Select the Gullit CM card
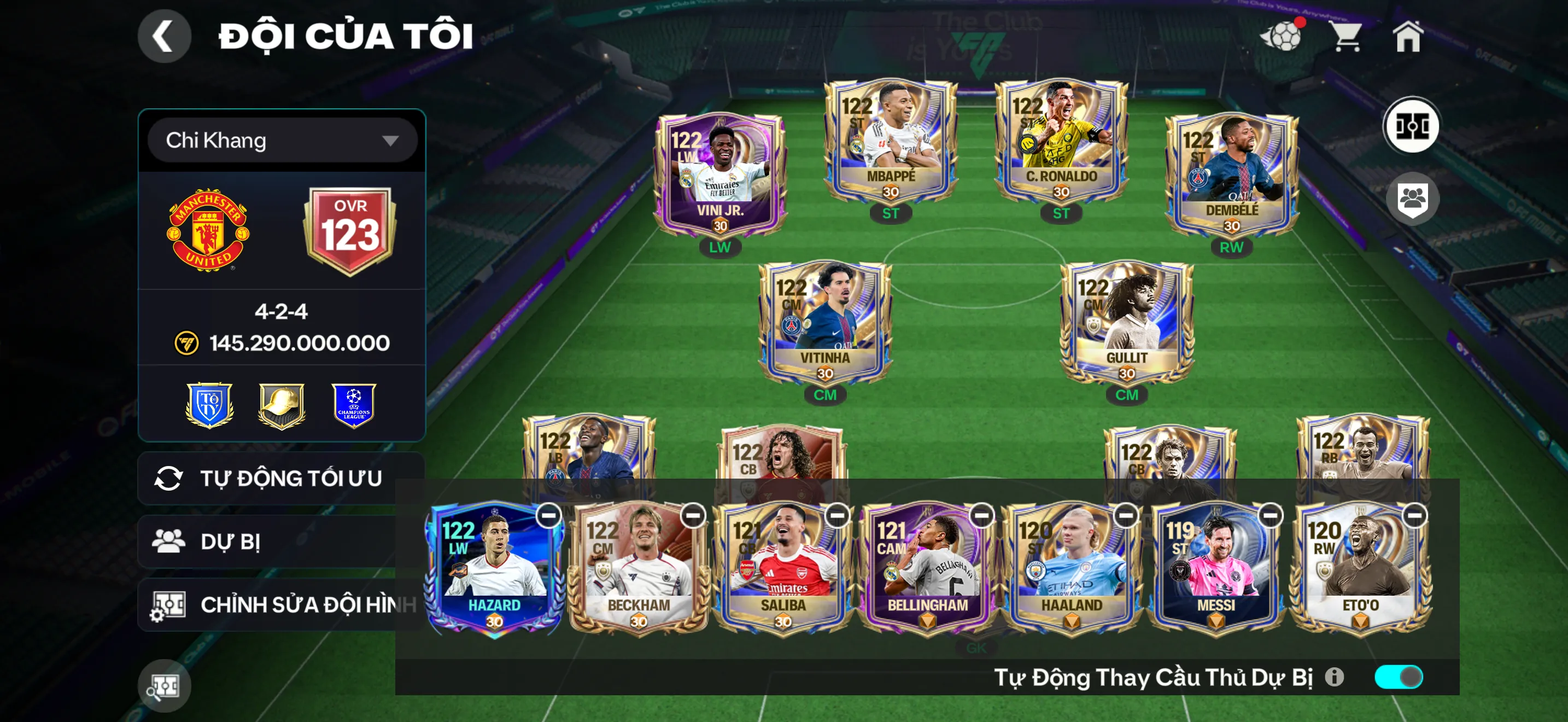This screenshot has width=1568, height=722. pos(1127,323)
